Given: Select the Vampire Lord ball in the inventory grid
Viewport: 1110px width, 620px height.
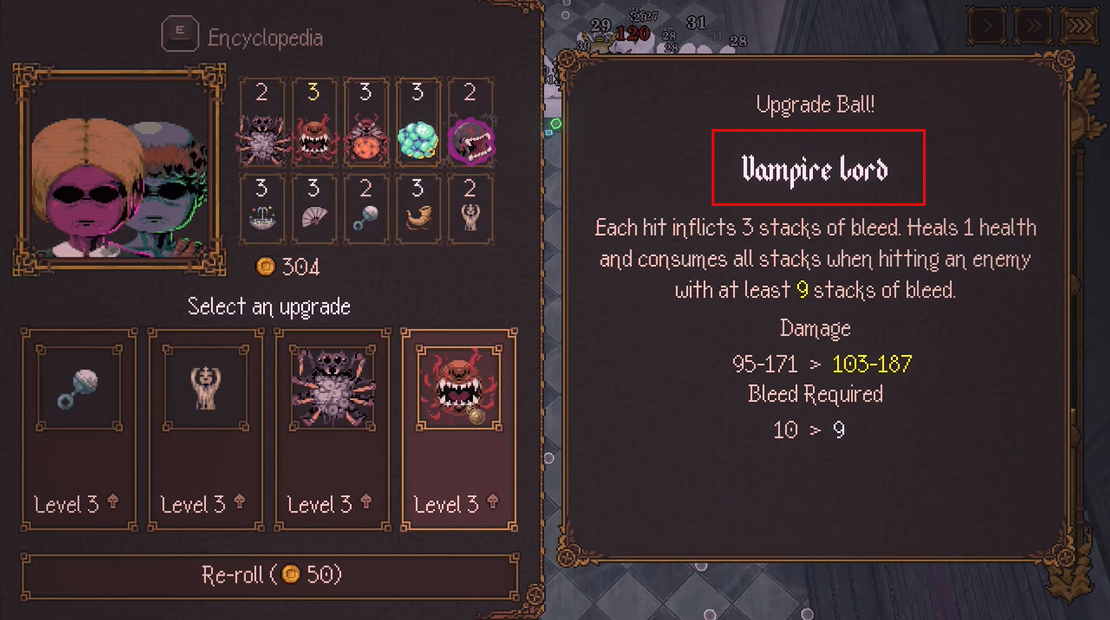Looking at the screenshot, I should 314,123.
